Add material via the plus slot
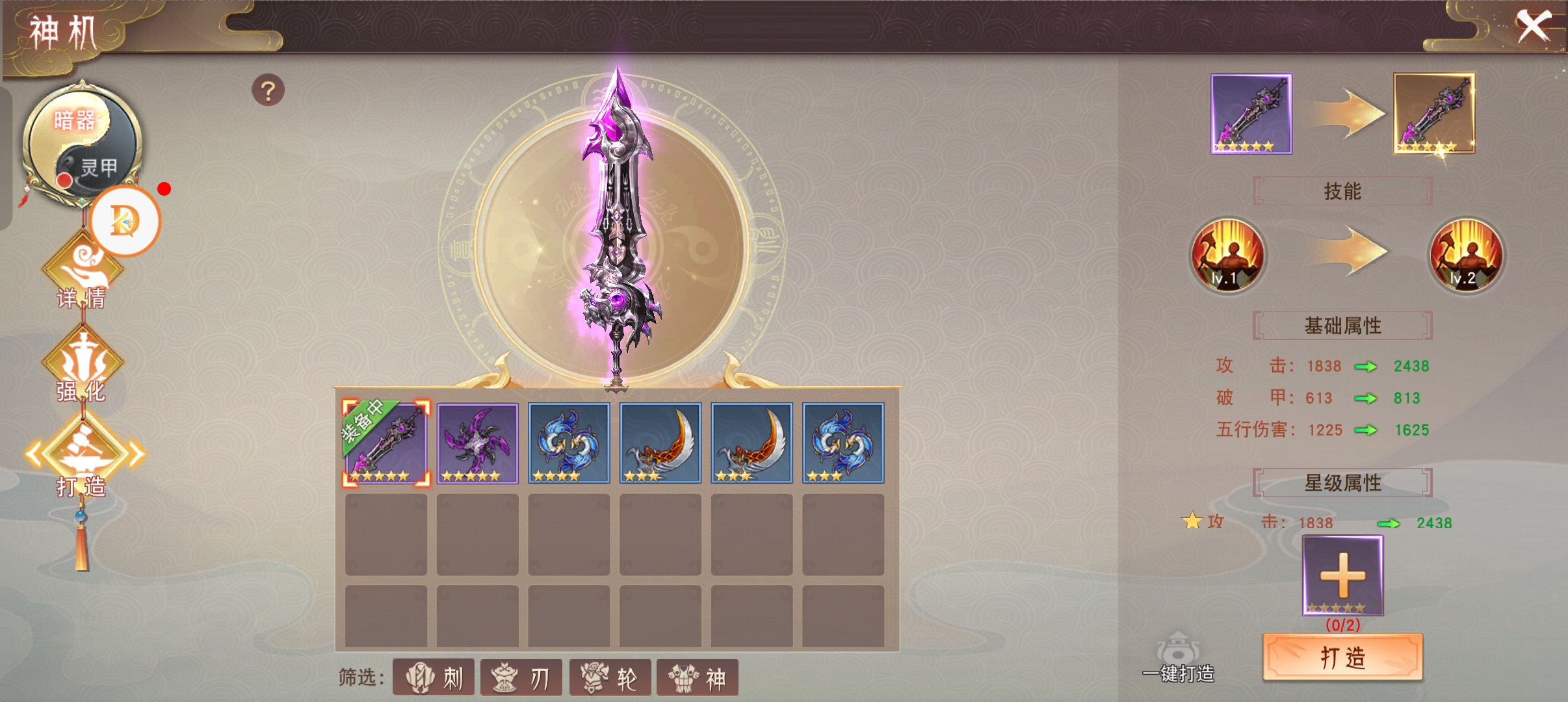This screenshot has height=702, width=1568. click(1342, 575)
